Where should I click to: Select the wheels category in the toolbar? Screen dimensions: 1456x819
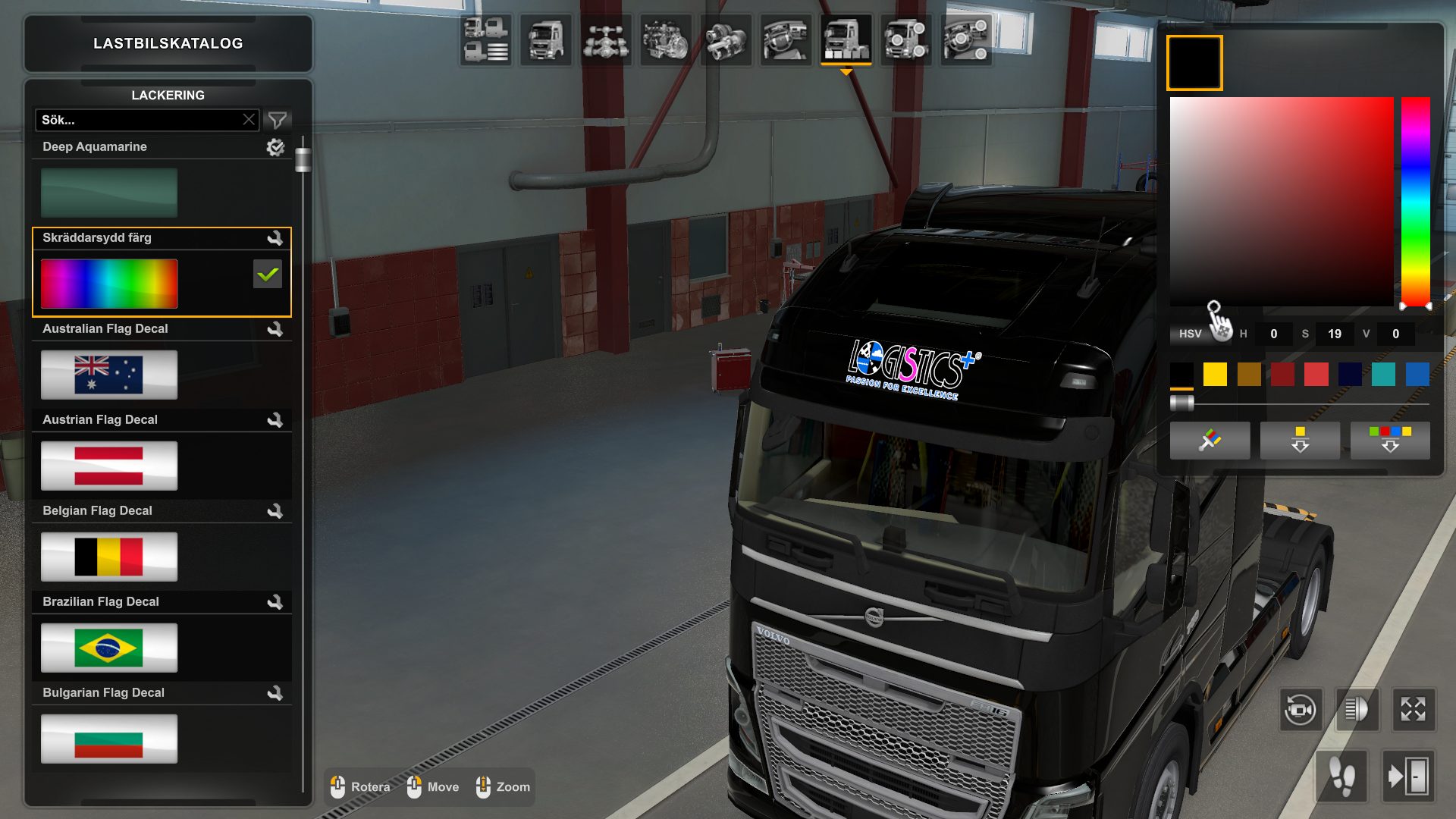coord(904,42)
